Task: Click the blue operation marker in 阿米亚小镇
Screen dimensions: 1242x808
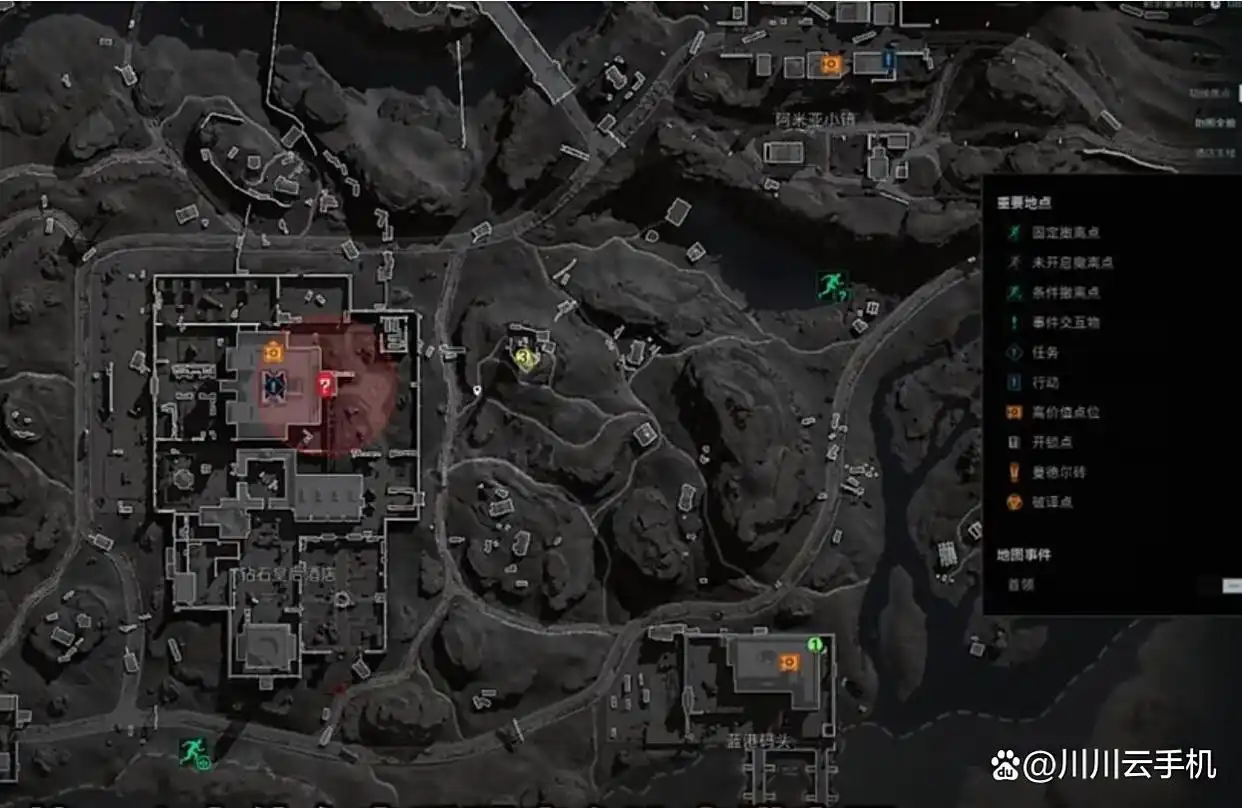Action: [888, 63]
